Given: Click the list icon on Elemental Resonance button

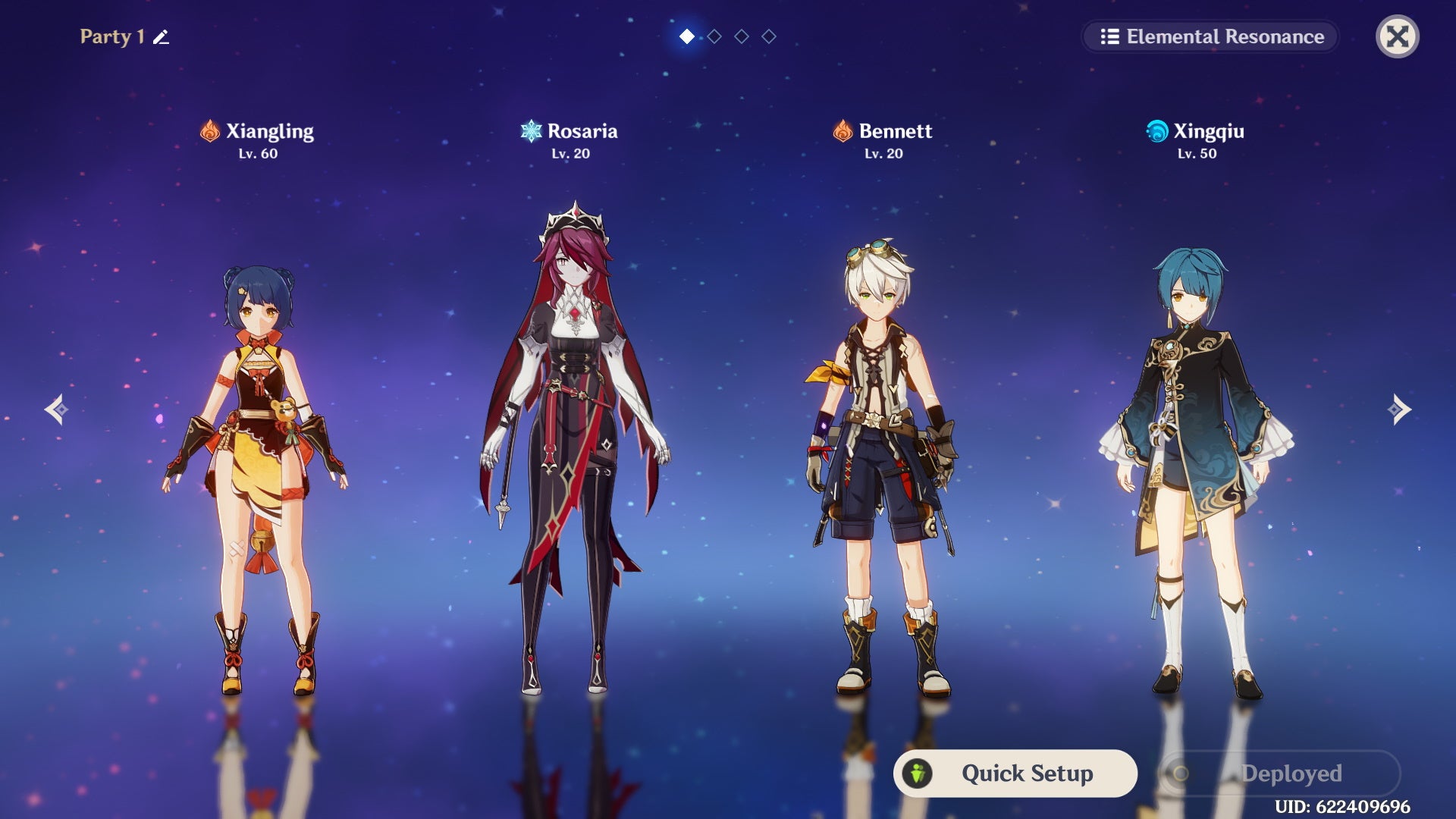Looking at the screenshot, I should tap(1110, 36).
